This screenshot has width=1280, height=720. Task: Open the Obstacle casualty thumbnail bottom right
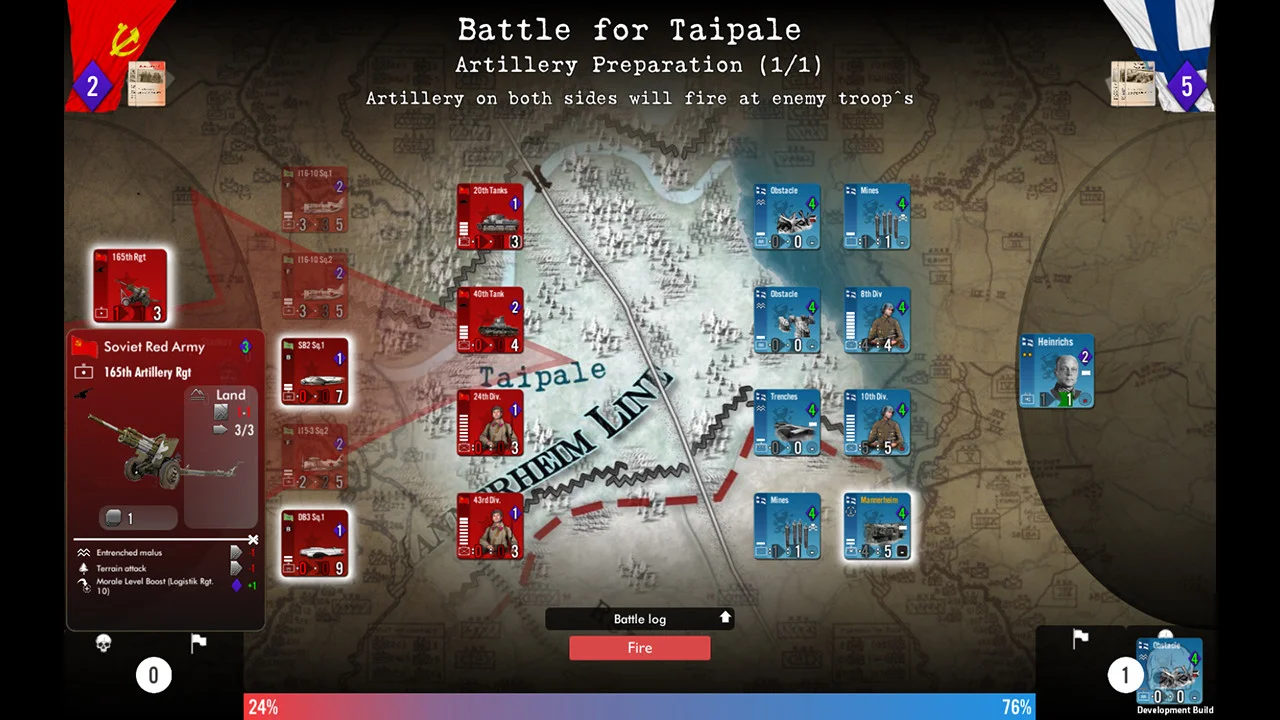tap(1168, 668)
